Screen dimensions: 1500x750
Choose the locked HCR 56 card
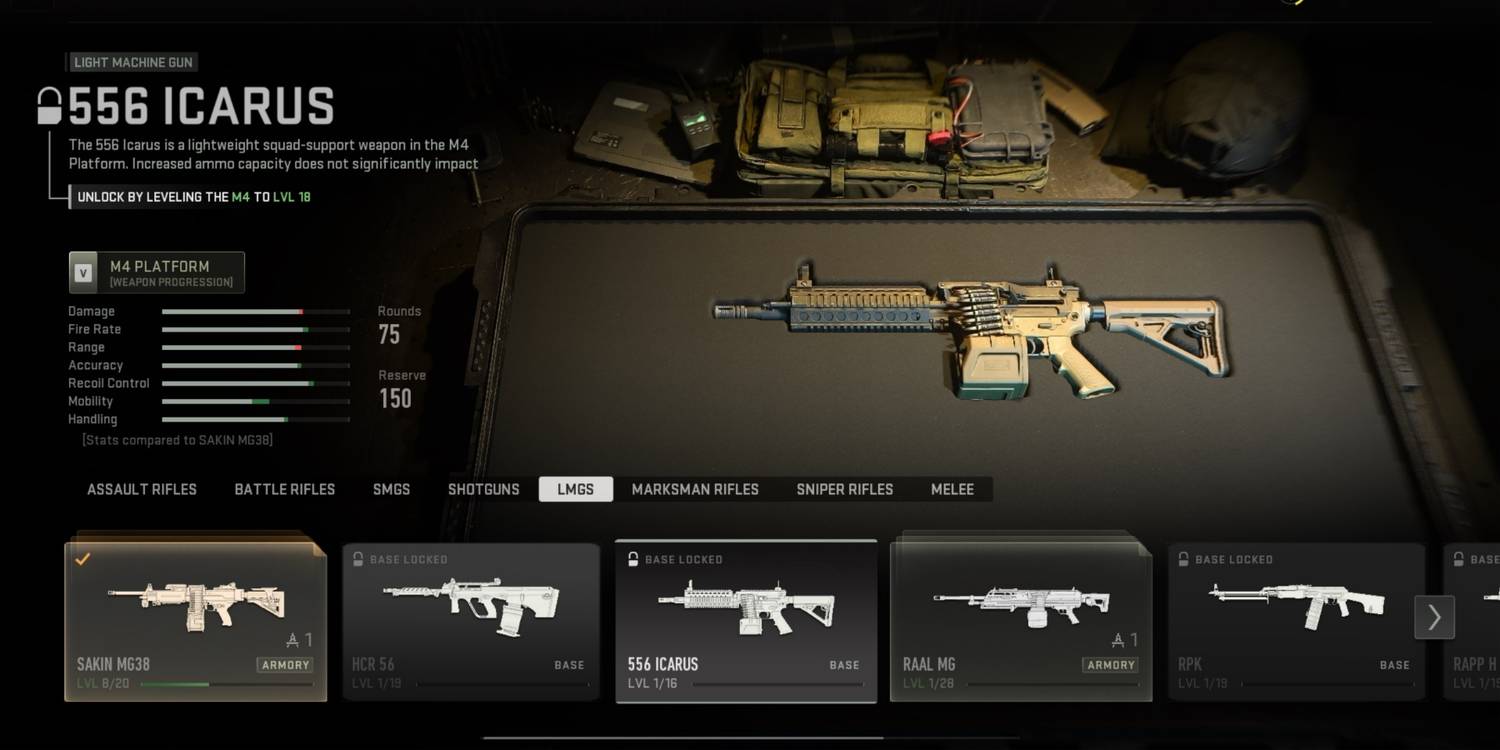coord(470,621)
